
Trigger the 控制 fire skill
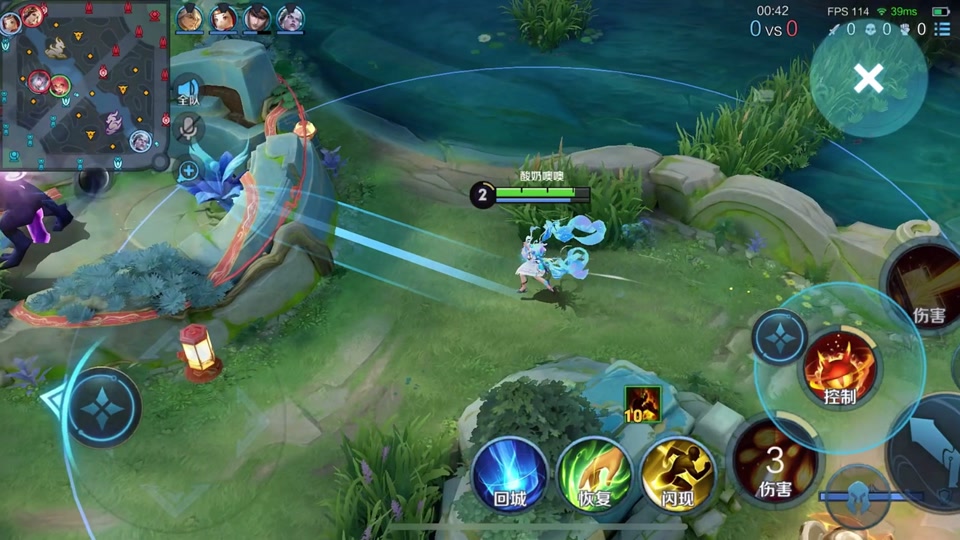point(840,367)
